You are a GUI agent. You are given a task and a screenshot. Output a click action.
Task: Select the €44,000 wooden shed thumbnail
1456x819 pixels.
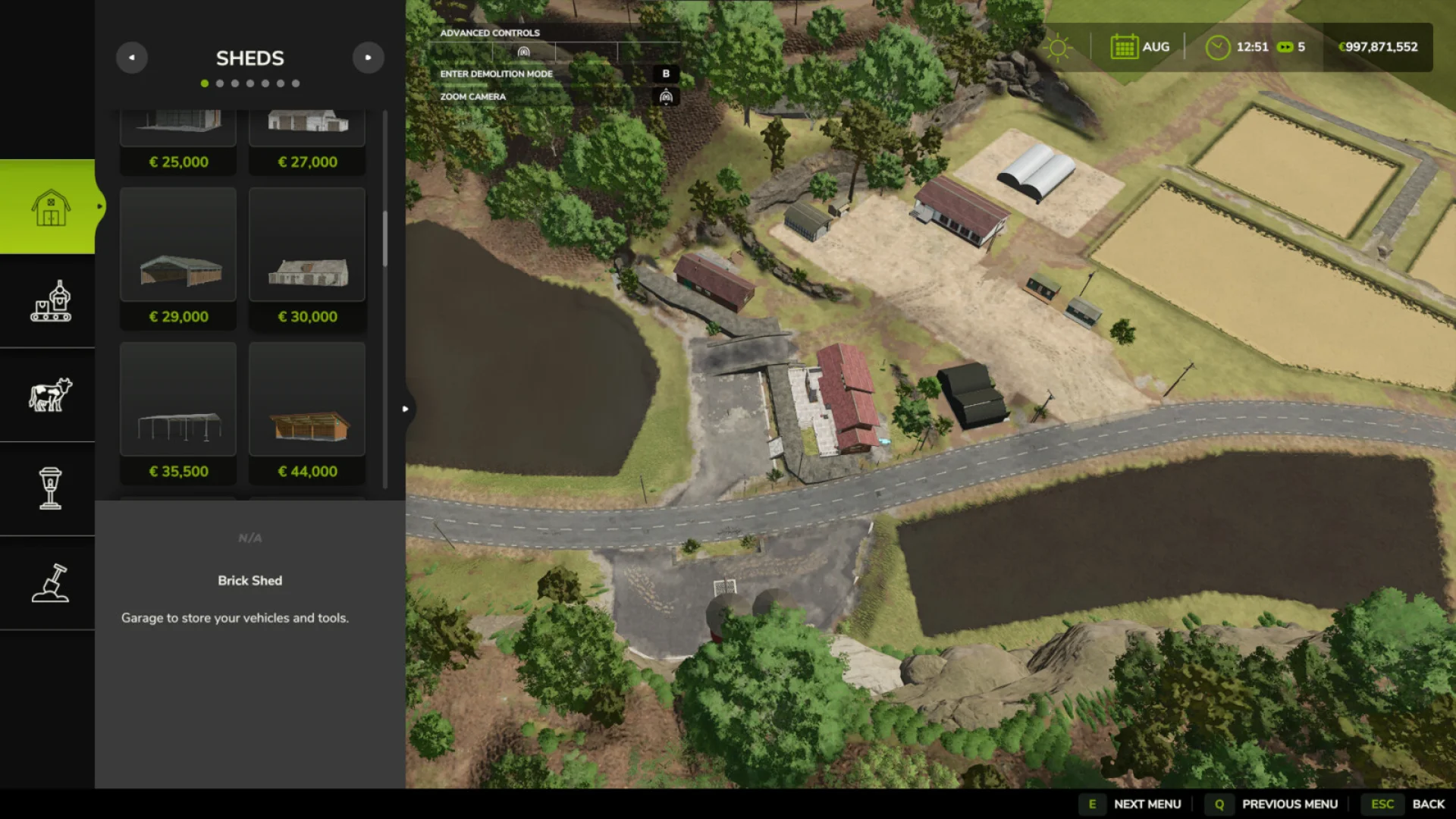[x=306, y=400]
